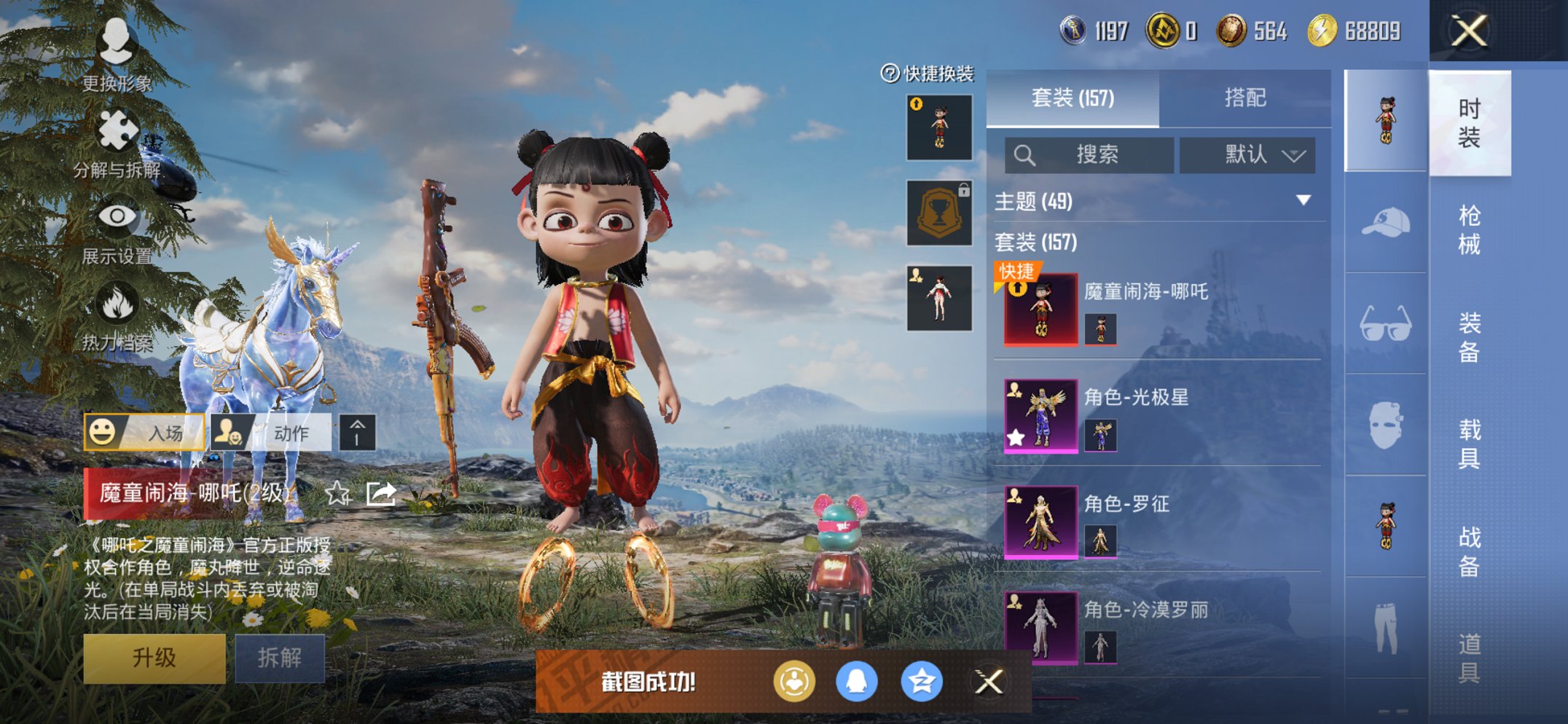Open the 载具 vehicles category

(1469, 444)
